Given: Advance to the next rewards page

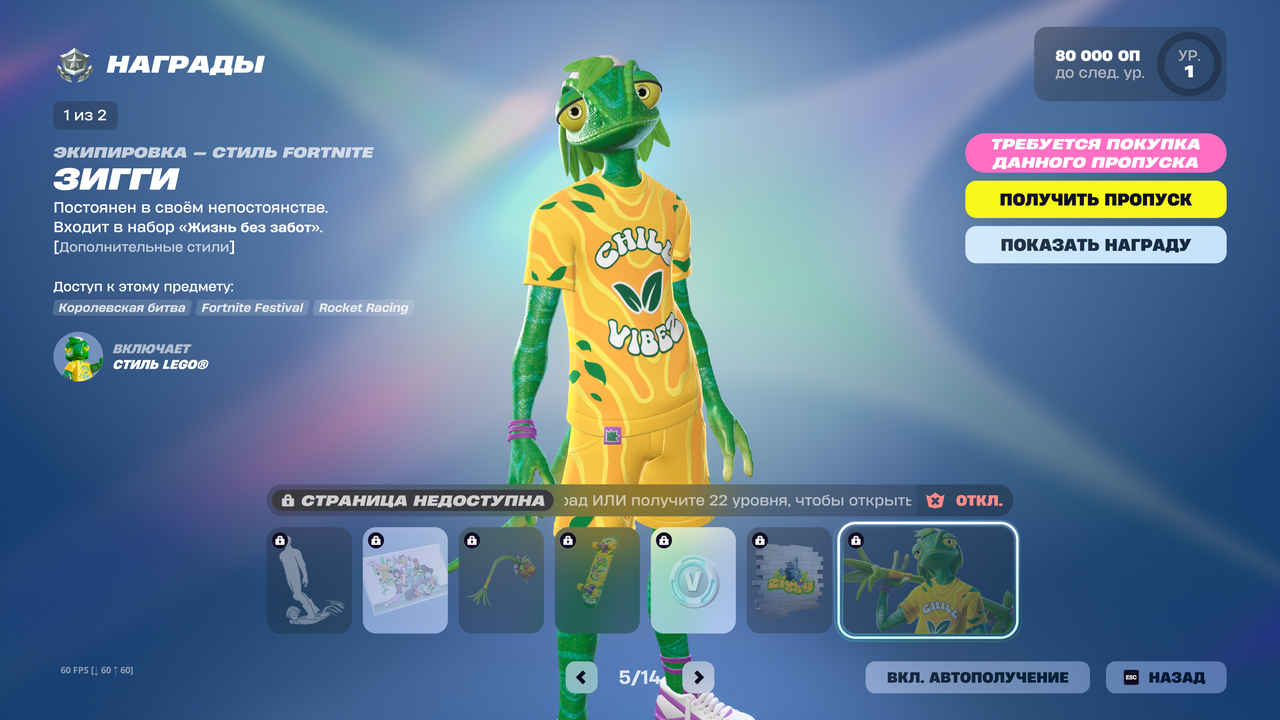Looking at the screenshot, I should pos(699,677).
